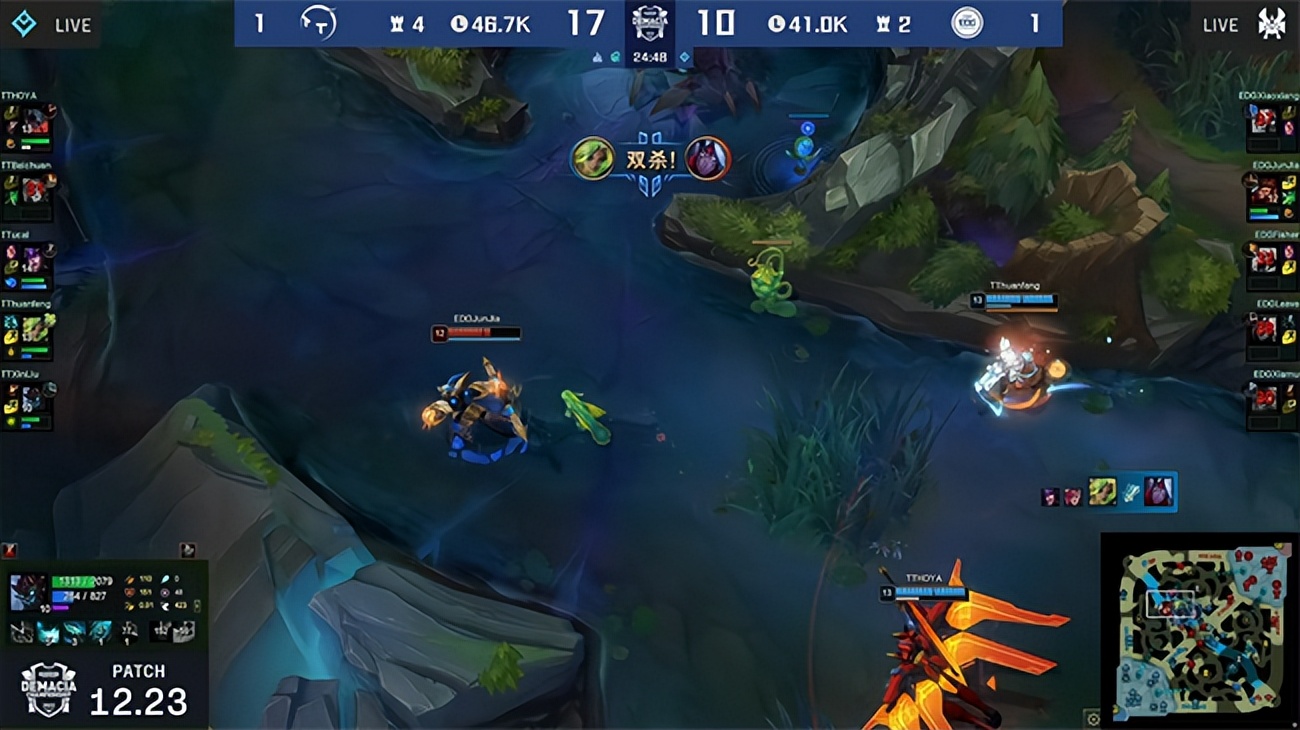
Task: Select EDG.Leave's player portrait
Action: pos(1265,329)
